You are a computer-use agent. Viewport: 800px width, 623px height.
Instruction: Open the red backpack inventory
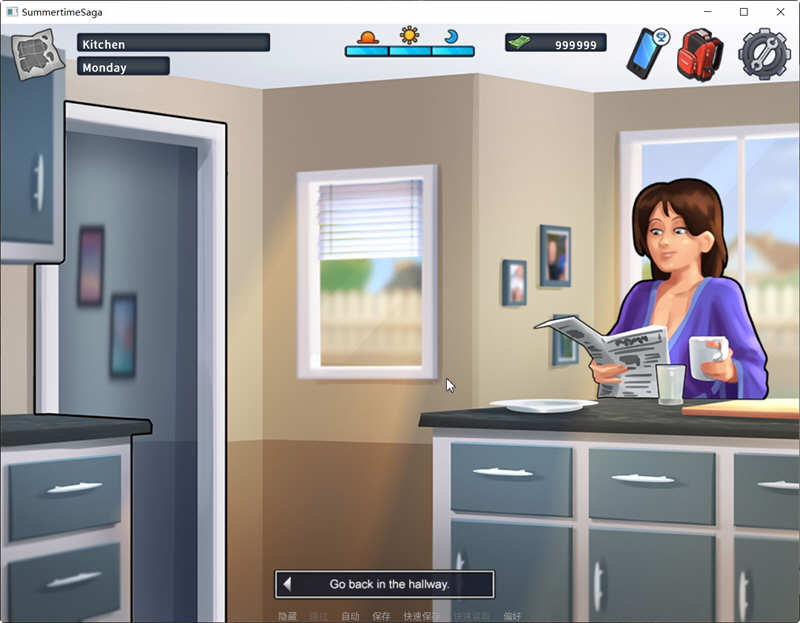(700, 54)
